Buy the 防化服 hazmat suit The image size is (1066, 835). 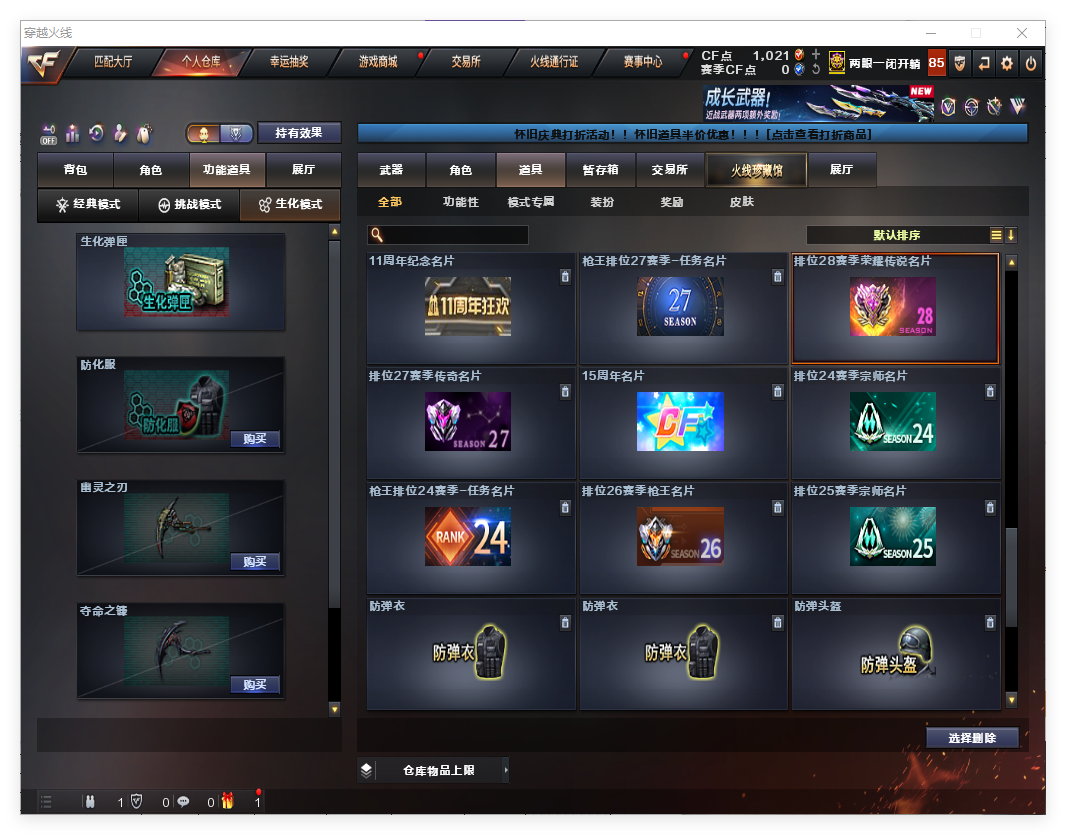point(254,439)
